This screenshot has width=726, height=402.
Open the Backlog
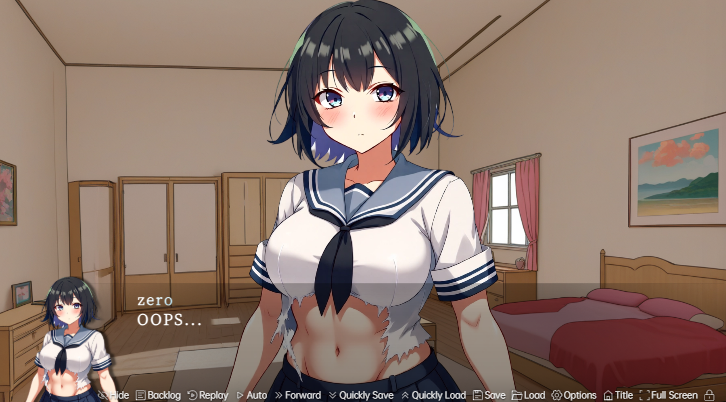(158, 395)
